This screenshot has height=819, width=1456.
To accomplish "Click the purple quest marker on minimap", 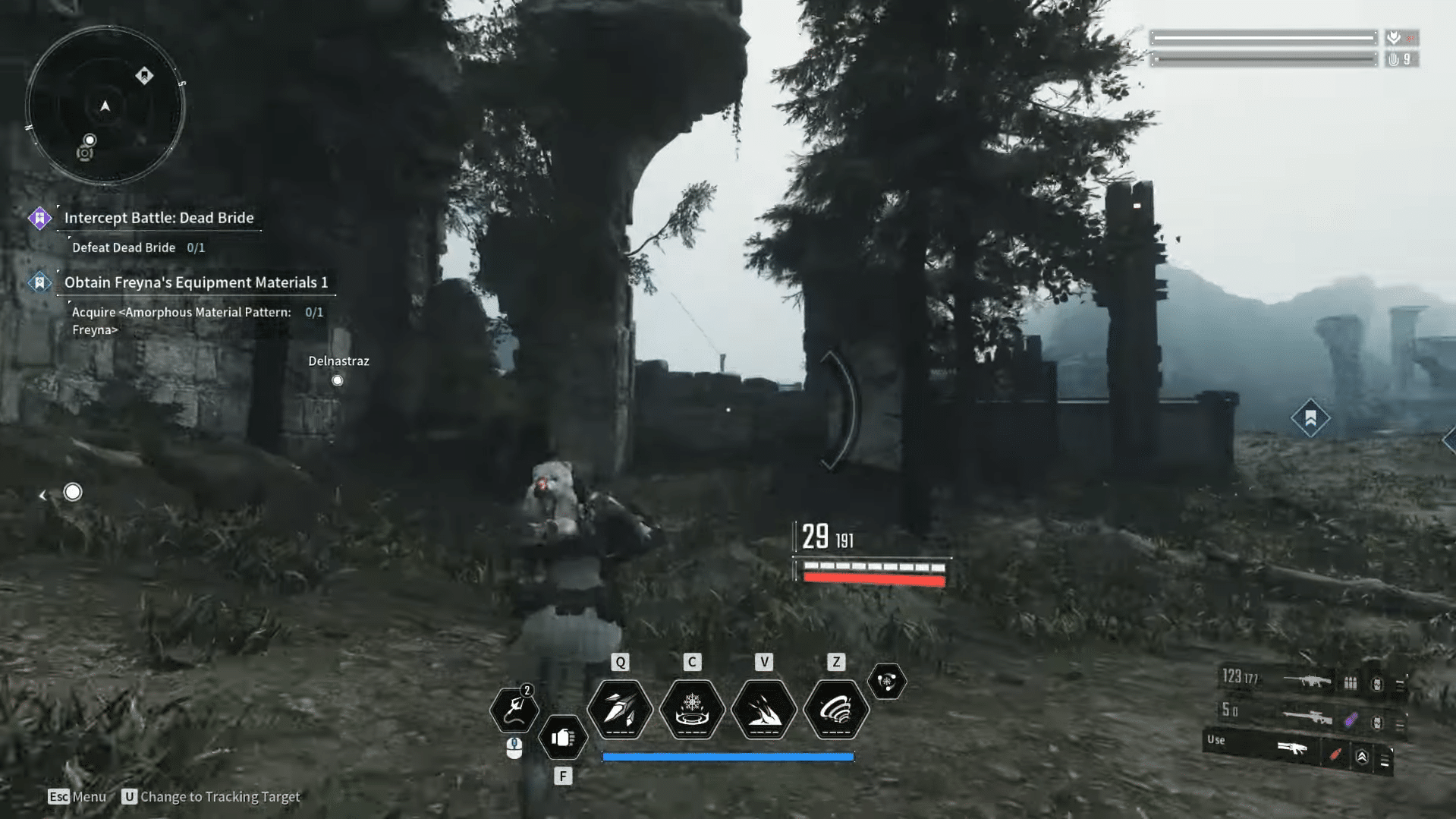I will (144, 76).
